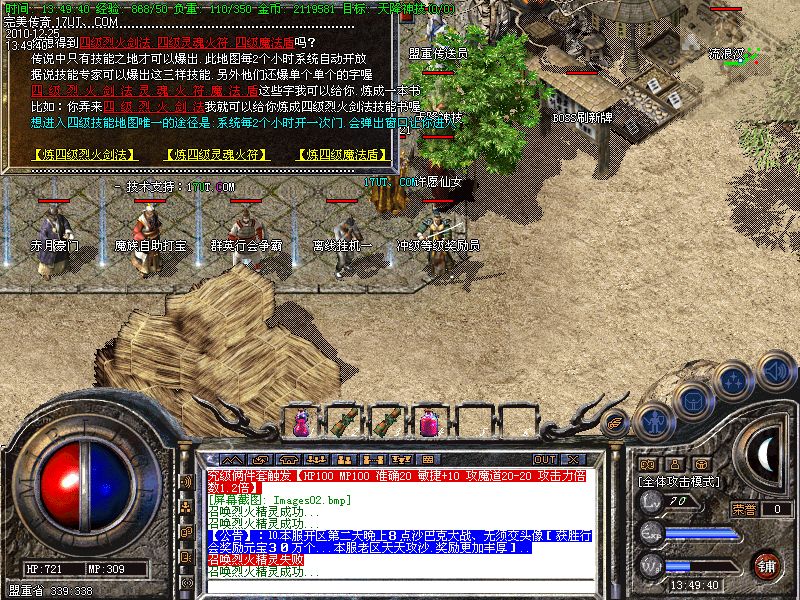Open the bag round button
The height and width of the screenshot is (600, 800).
coord(692,399)
